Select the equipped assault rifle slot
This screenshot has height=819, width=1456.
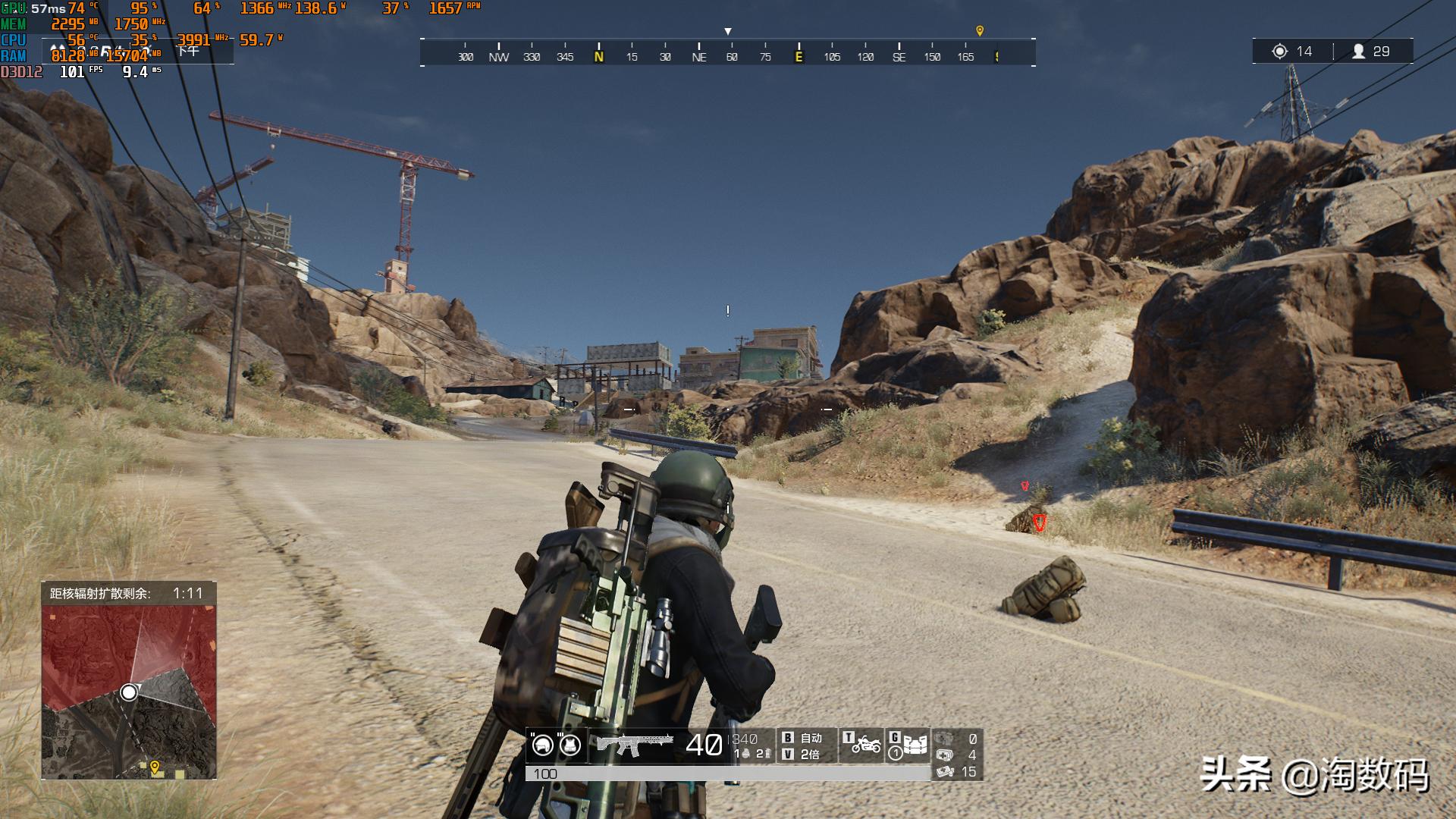tap(634, 745)
